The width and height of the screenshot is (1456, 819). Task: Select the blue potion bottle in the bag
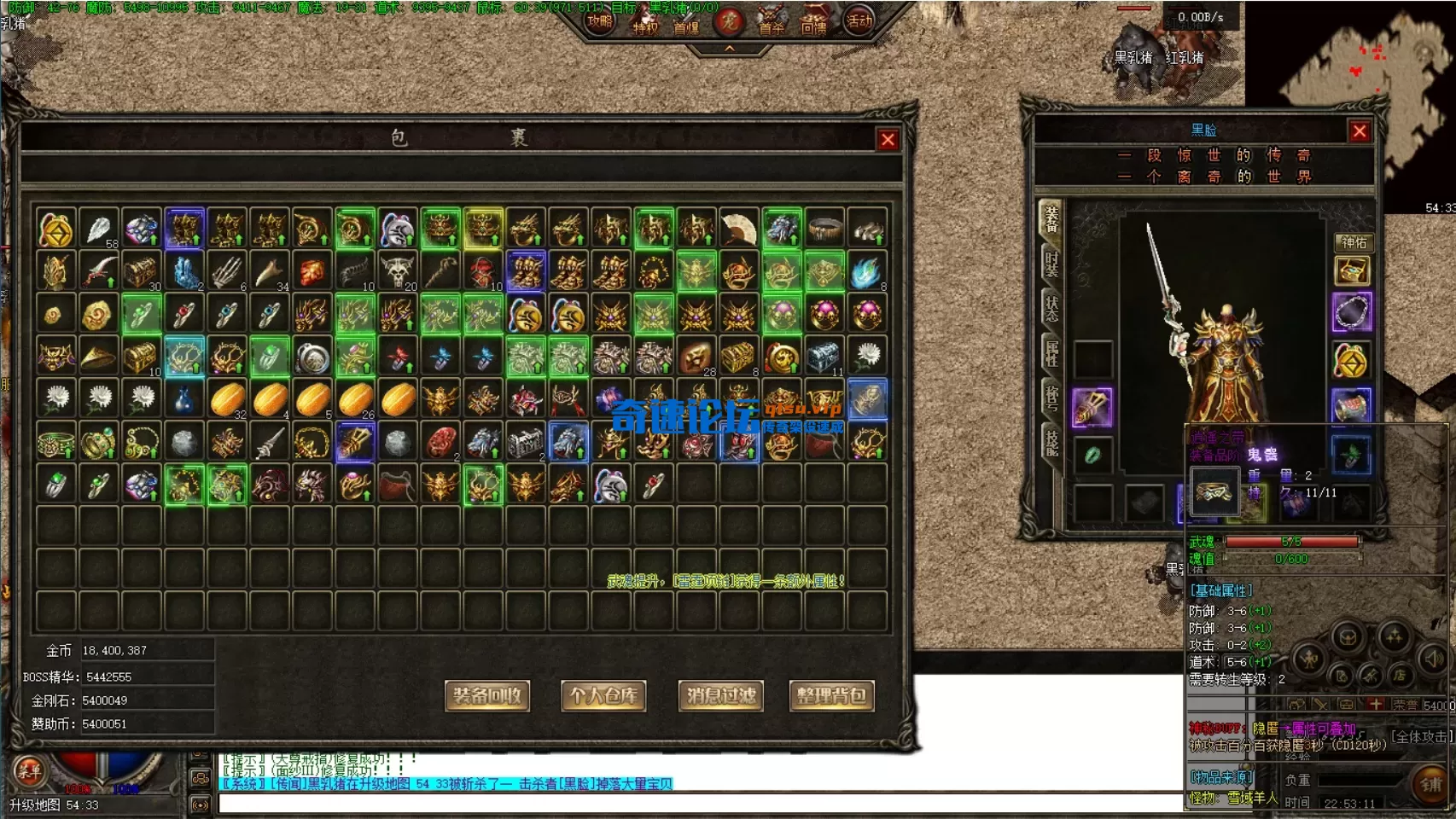coord(184,399)
